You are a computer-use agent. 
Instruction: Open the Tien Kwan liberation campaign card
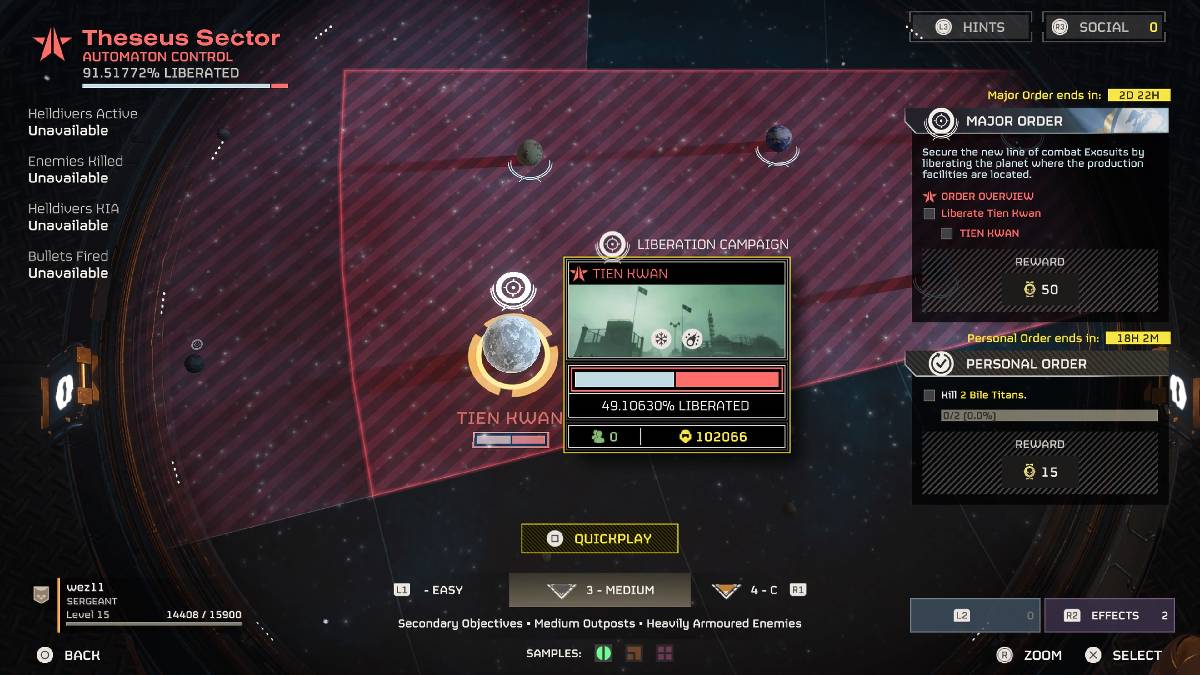pyautogui.click(x=677, y=353)
